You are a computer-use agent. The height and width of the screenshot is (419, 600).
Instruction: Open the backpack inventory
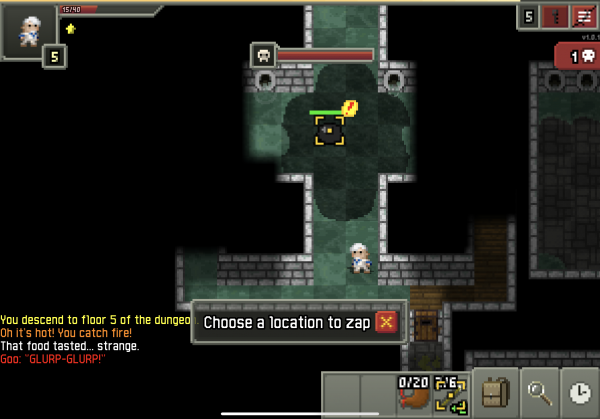click(495, 393)
